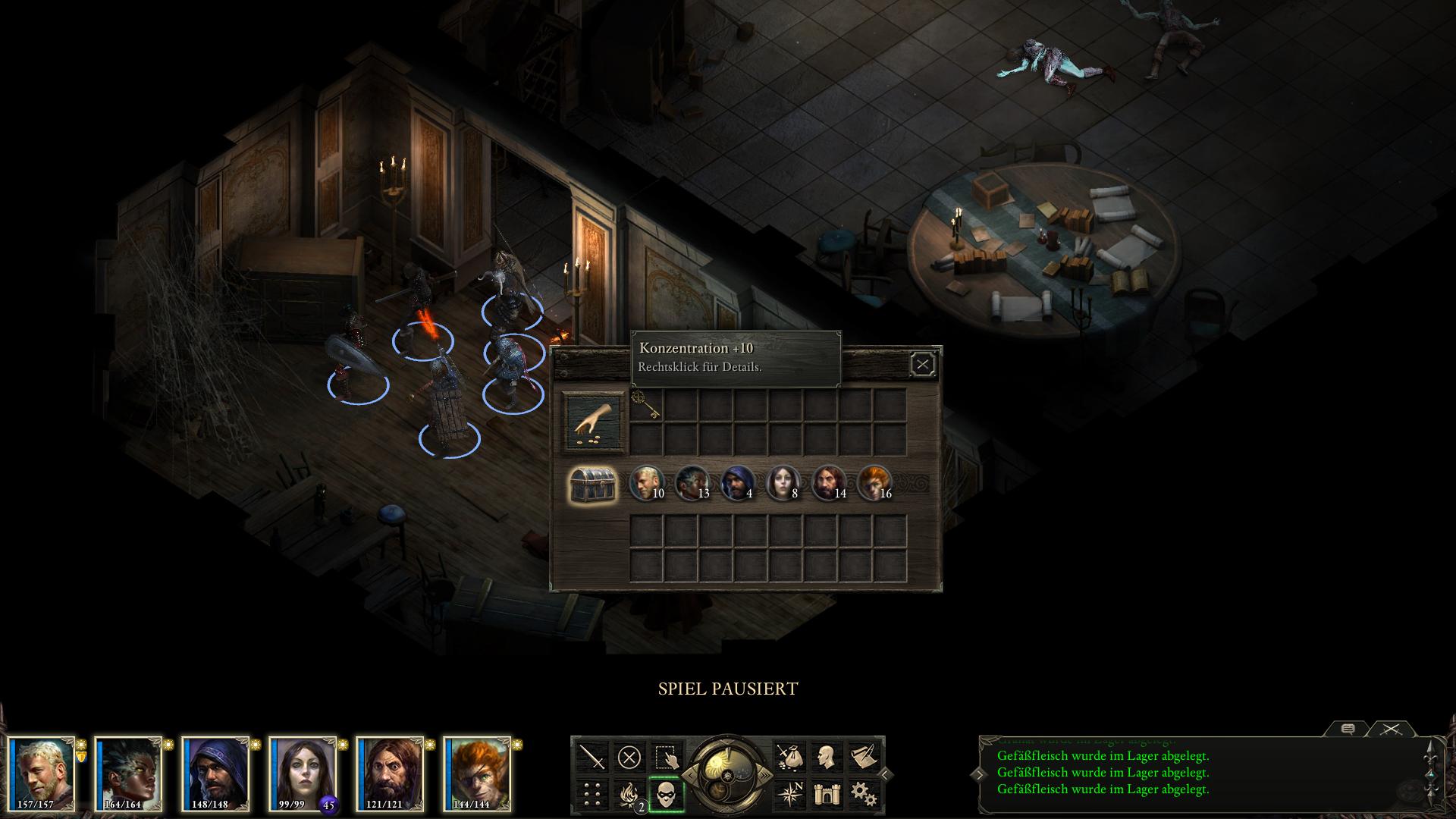Click the select-all party button

click(x=667, y=757)
